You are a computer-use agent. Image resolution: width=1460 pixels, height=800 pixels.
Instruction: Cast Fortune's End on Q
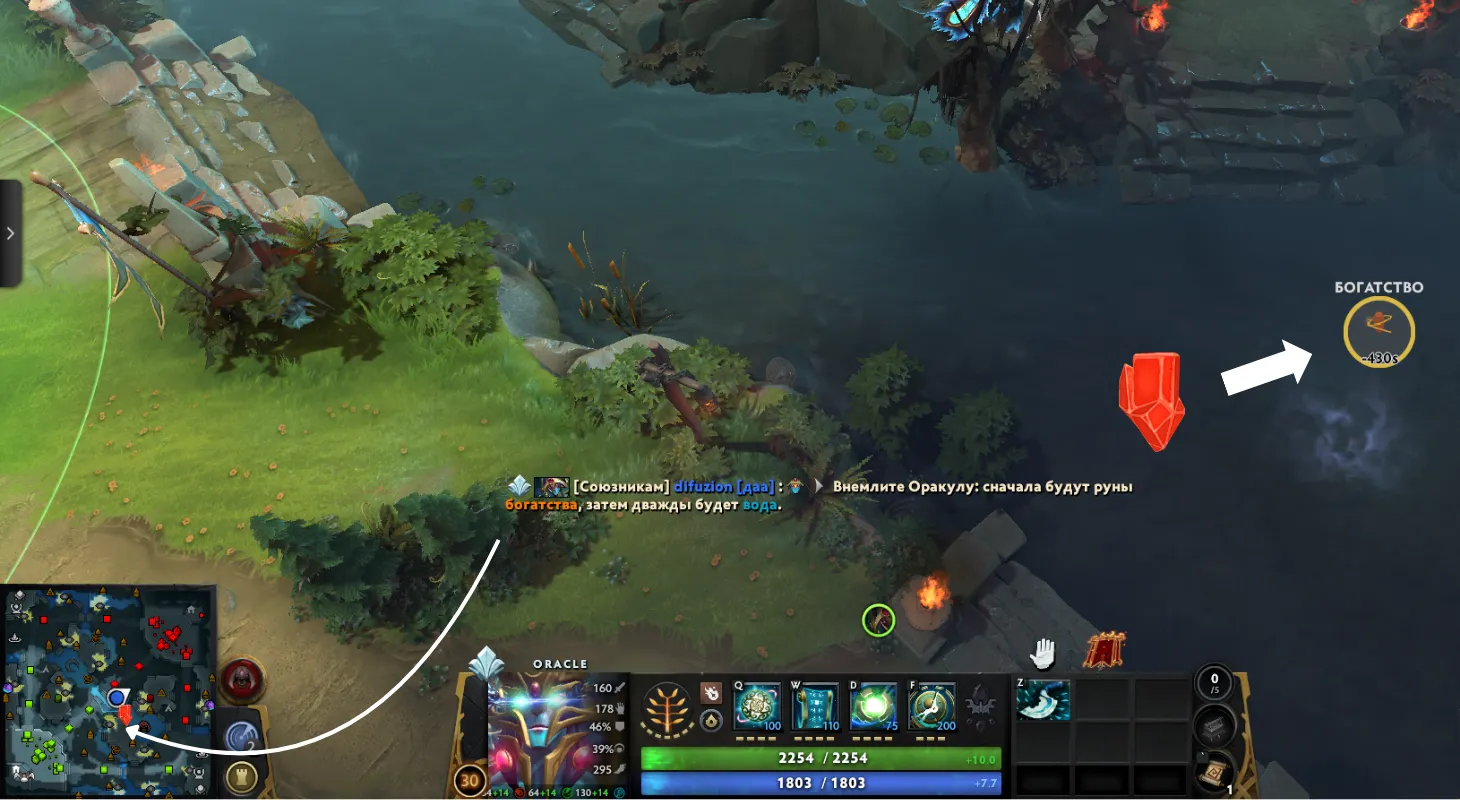pyautogui.click(x=758, y=707)
